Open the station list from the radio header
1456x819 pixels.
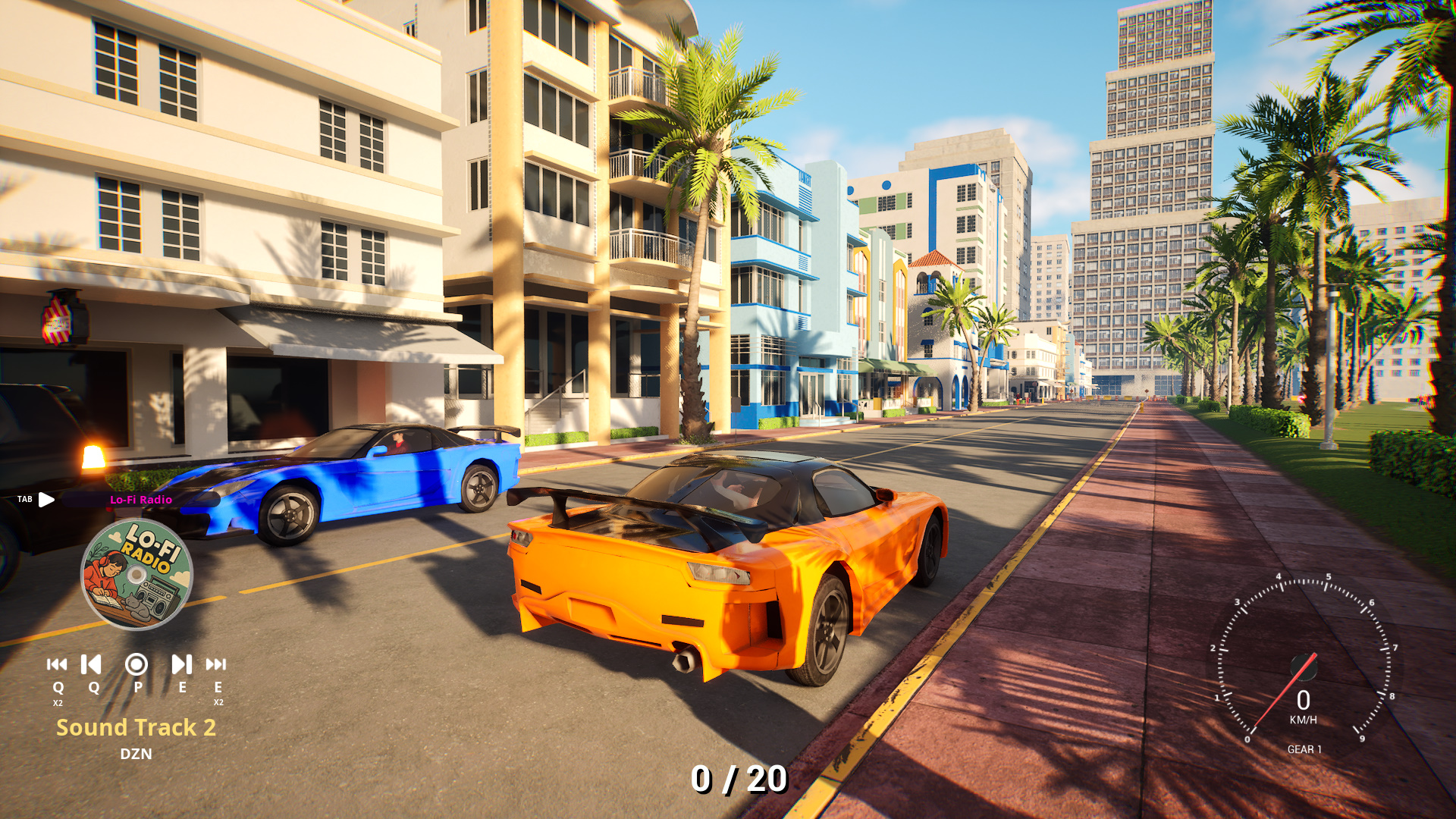pos(141,500)
